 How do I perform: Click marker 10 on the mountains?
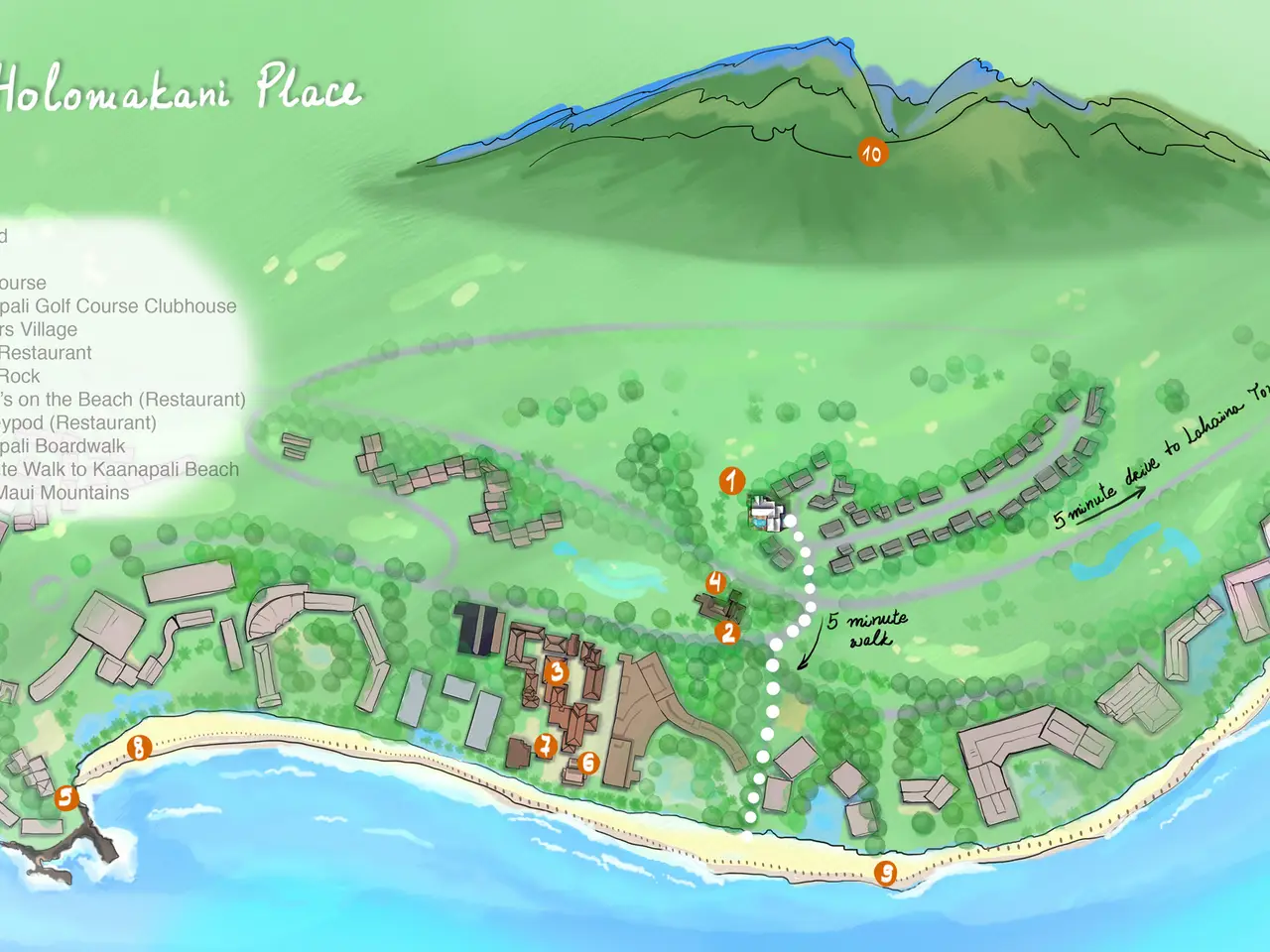click(x=872, y=153)
